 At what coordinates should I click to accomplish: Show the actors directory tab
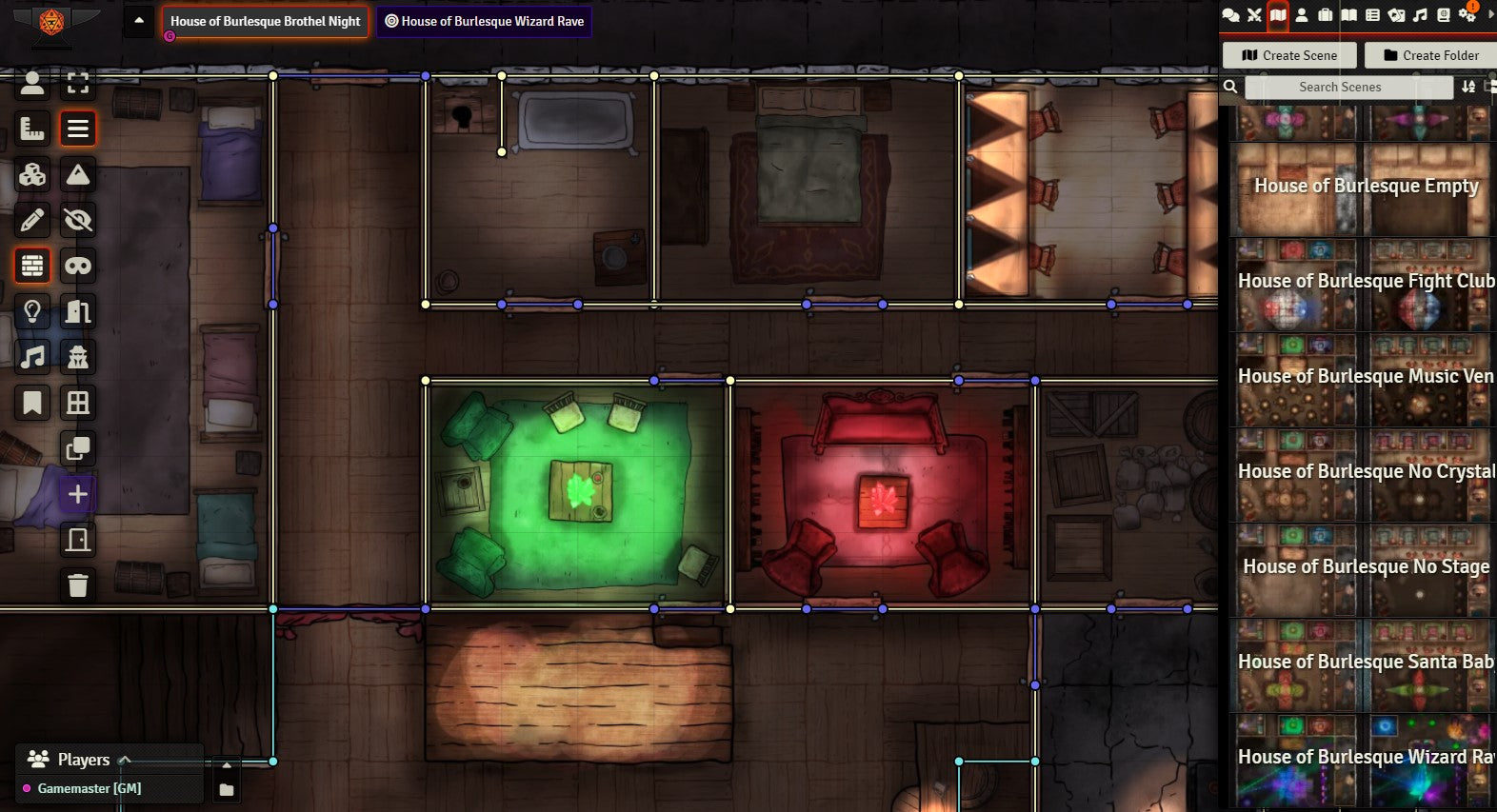pyautogui.click(x=1302, y=14)
